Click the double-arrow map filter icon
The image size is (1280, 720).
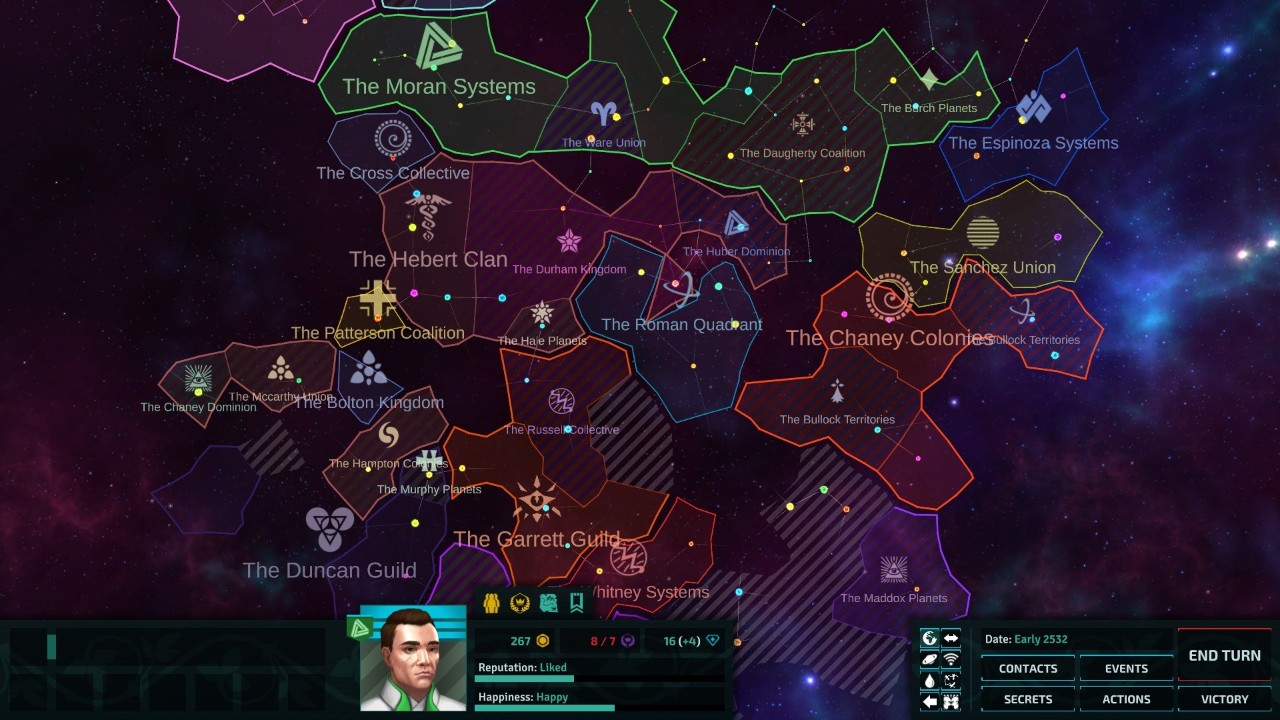tap(951, 638)
